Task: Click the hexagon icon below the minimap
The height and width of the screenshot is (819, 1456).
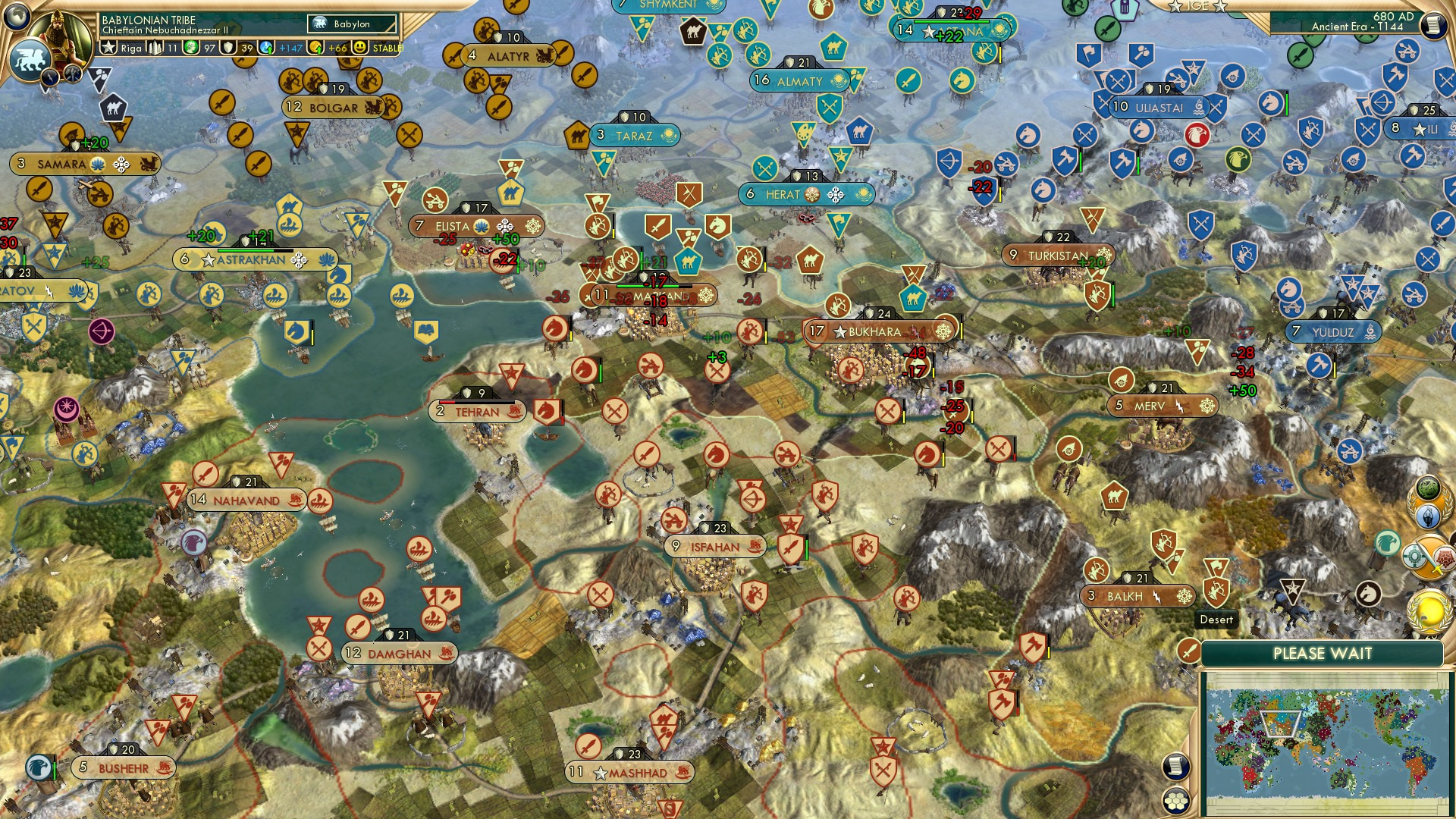Action: click(1176, 802)
